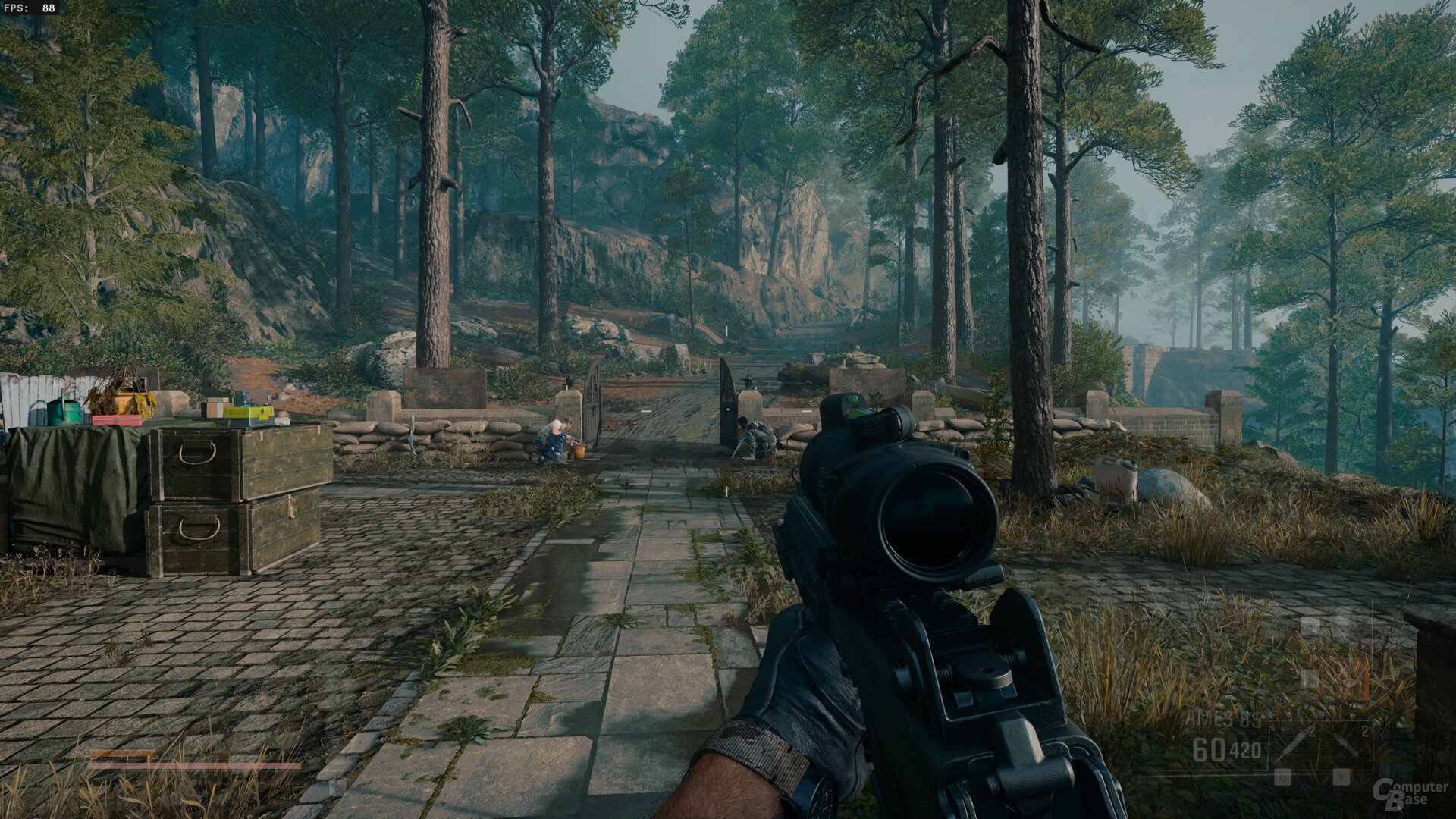The image size is (1456, 819).
Task: Click the frag grenade icon in the HUD
Action: [x=1291, y=746]
